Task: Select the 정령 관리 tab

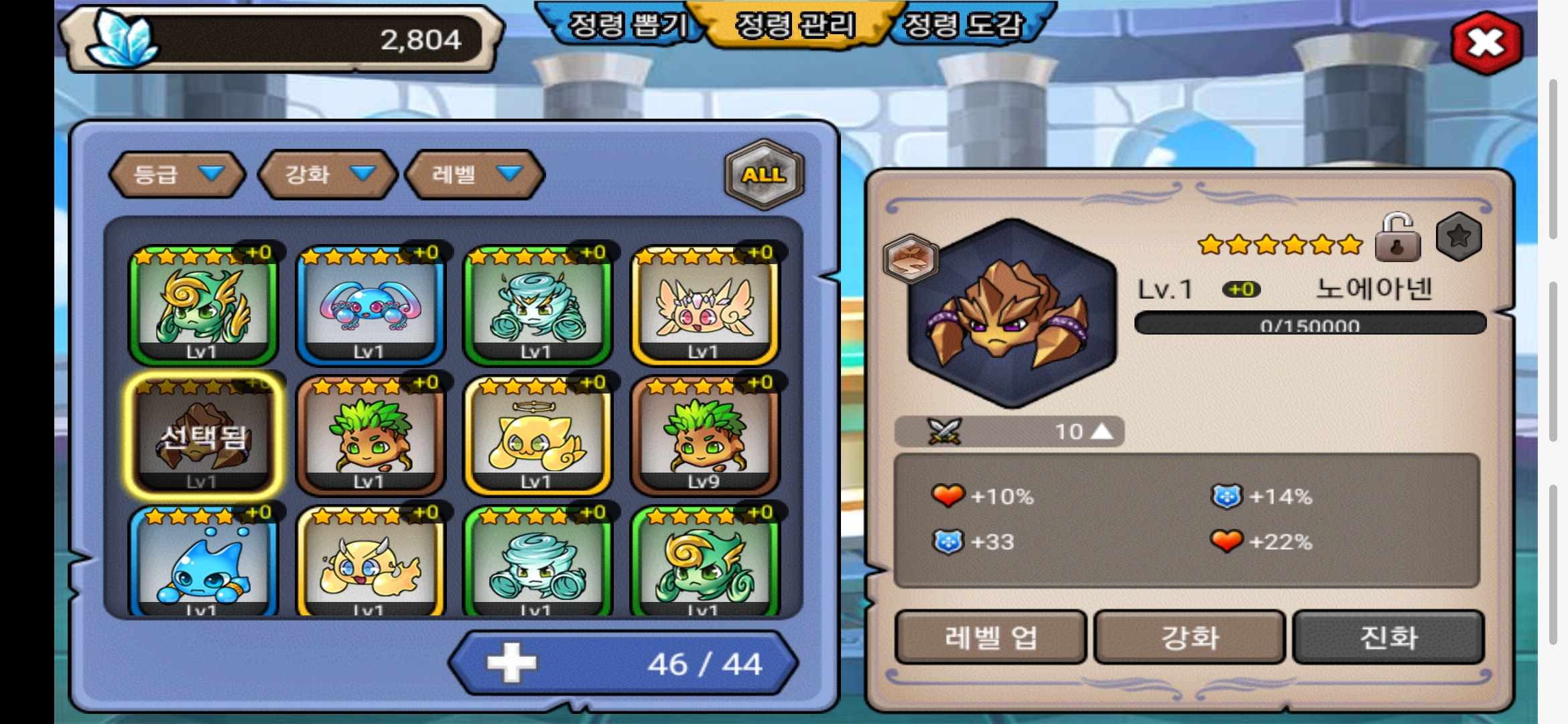Action: [795, 25]
